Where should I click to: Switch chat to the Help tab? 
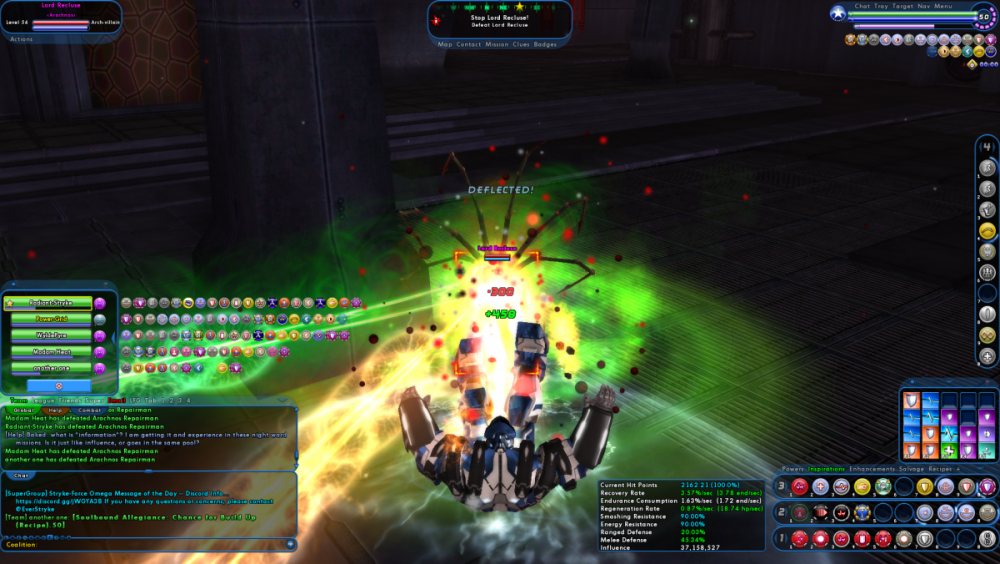(56, 409)
